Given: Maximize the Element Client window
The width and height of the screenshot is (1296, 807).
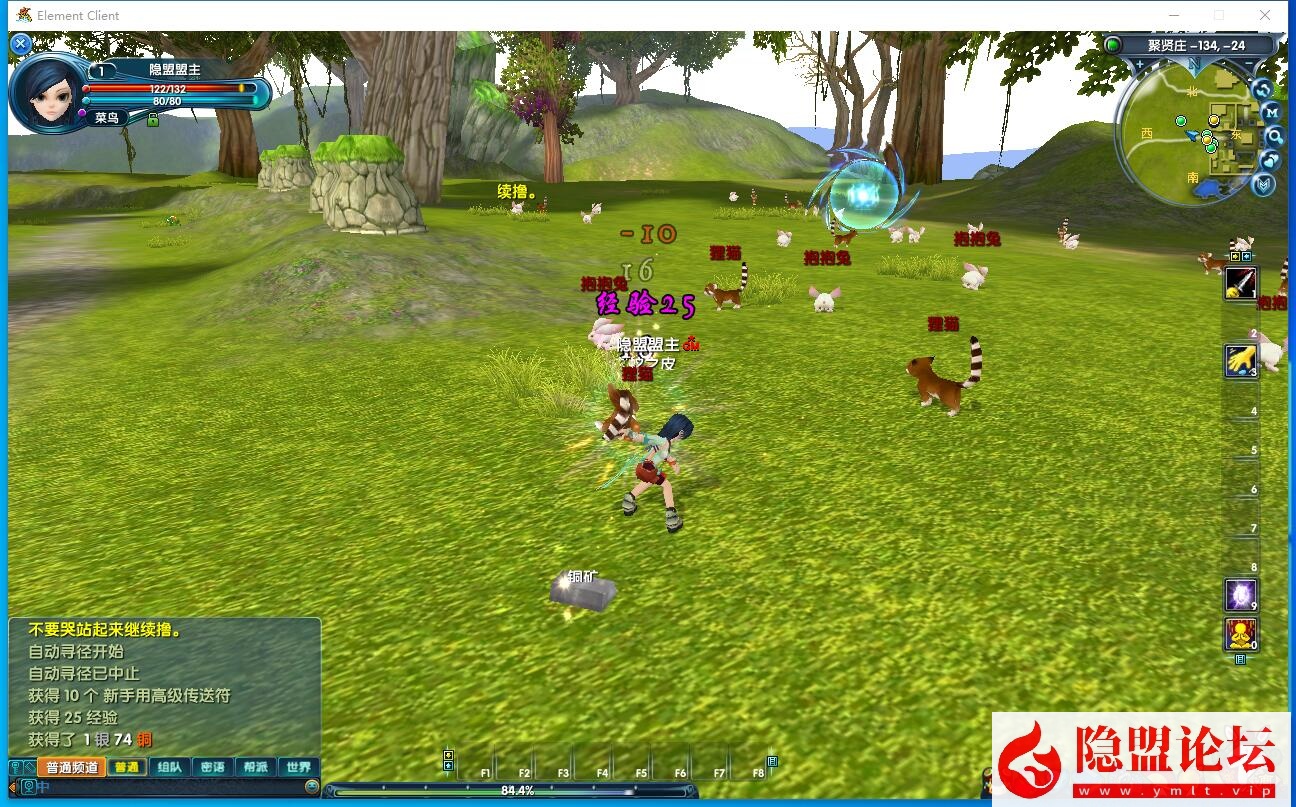Looking at the screenshot, I should [1218, 15].
